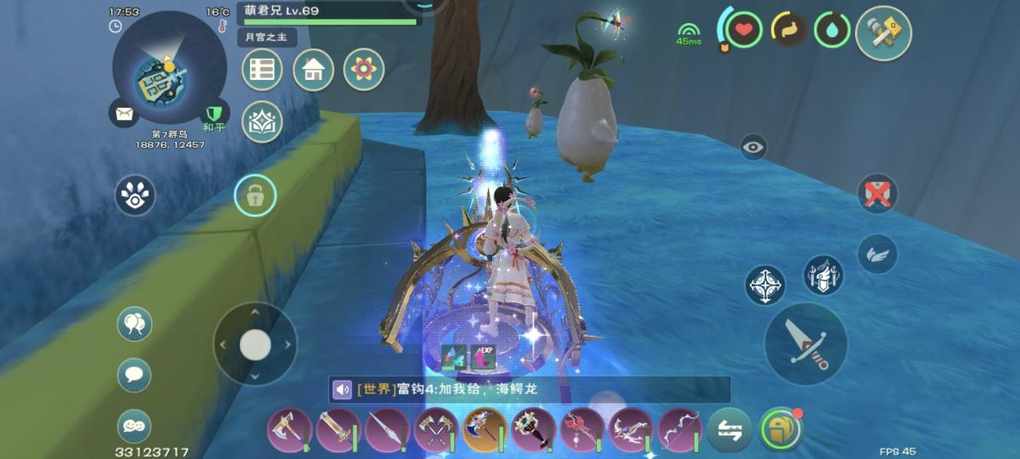The image size is (1020, 459).
Task: Open the chat speech bubble
Action: 134,375
